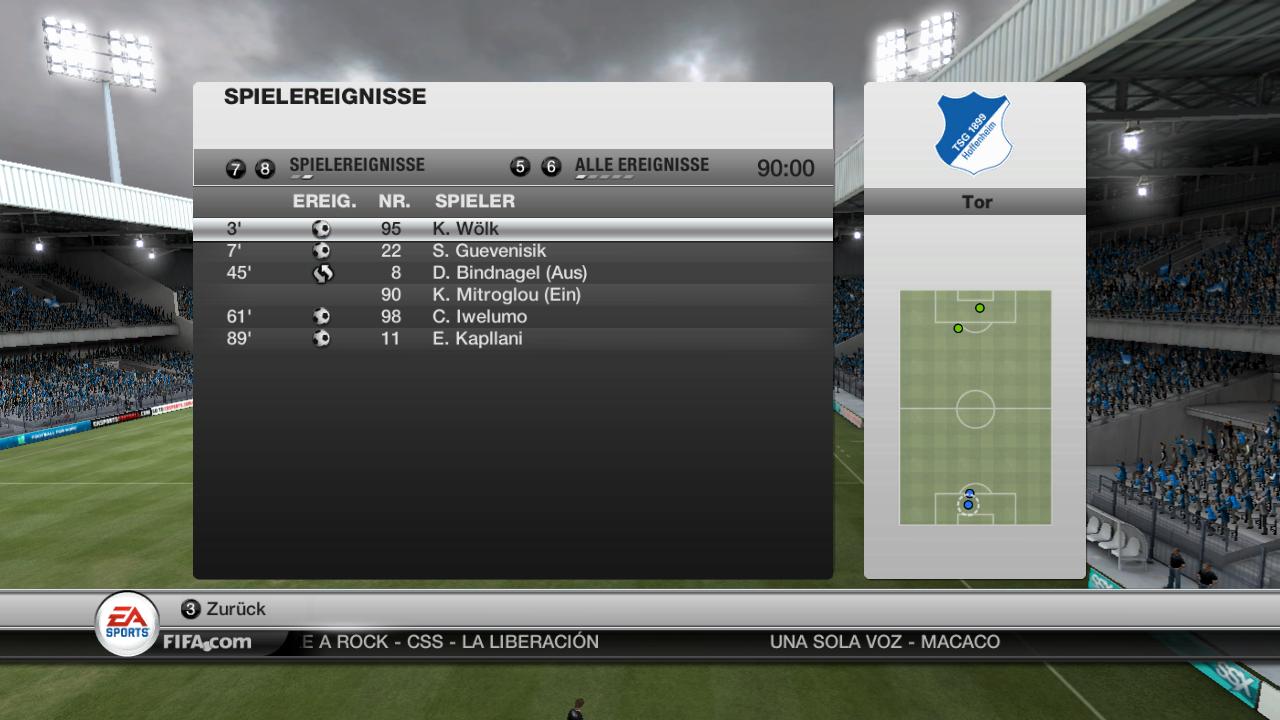Viewport: 1280px width, 720px height.
Task: Choose the S. Guevenisik goal row
Action: pos(512,251)
